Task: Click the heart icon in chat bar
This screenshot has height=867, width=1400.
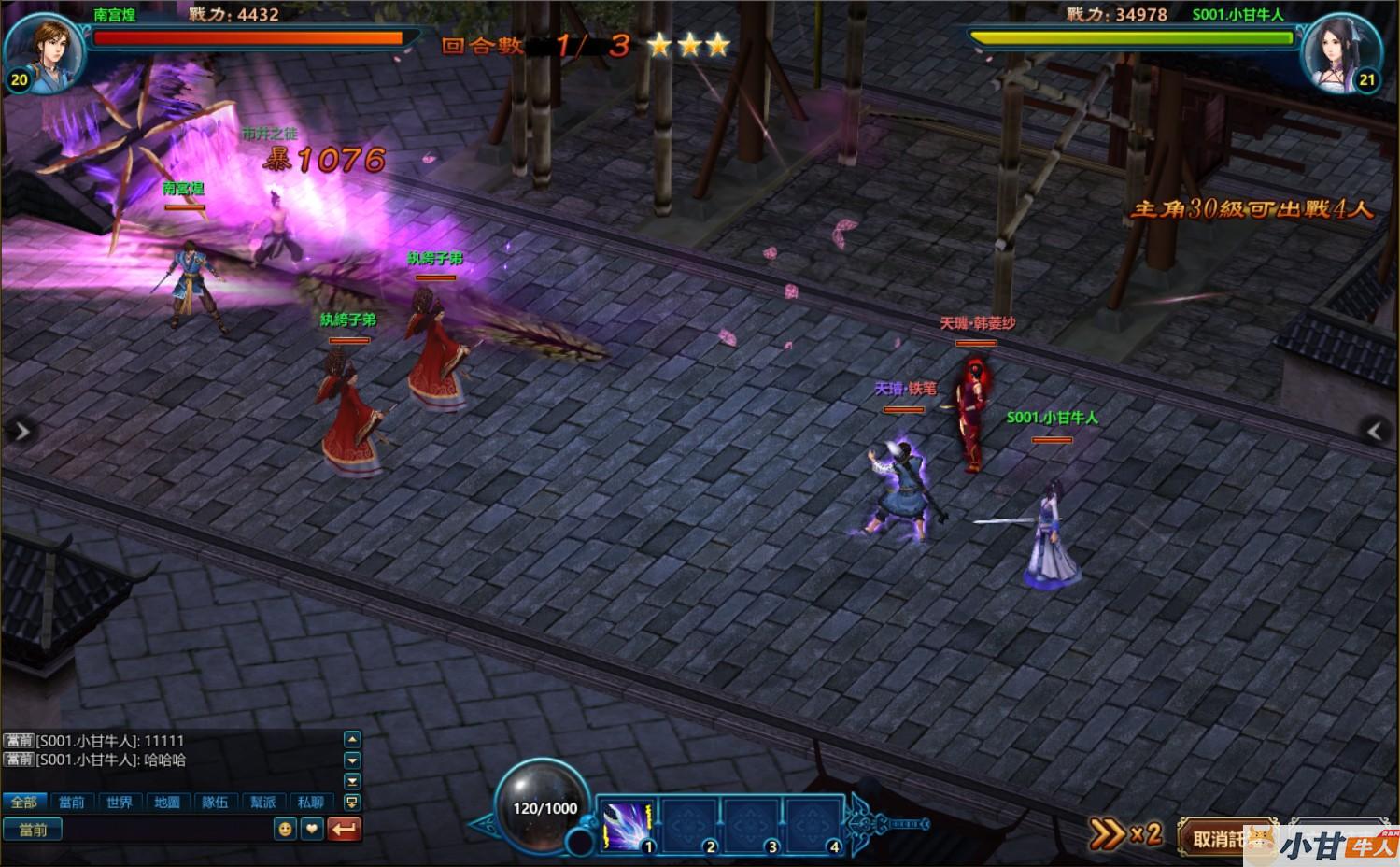Action: (312, 829)
